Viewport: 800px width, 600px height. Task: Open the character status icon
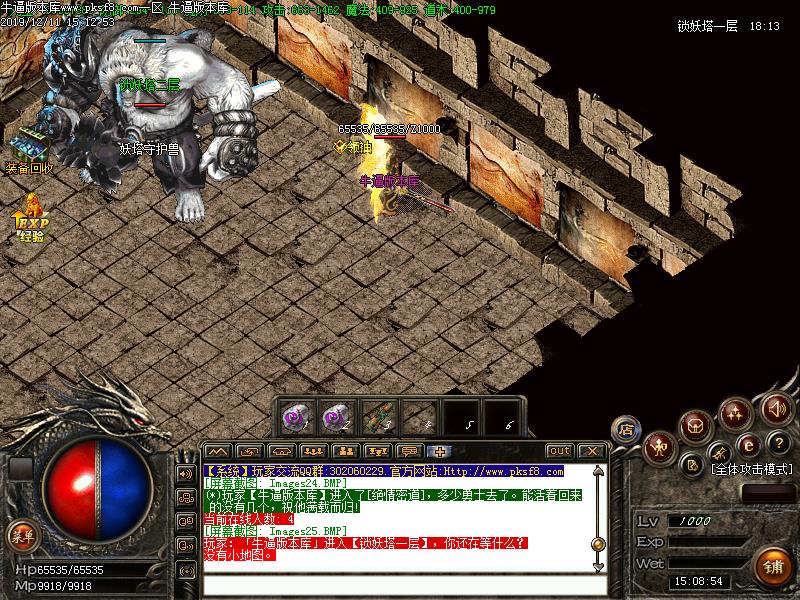(659, 447)
